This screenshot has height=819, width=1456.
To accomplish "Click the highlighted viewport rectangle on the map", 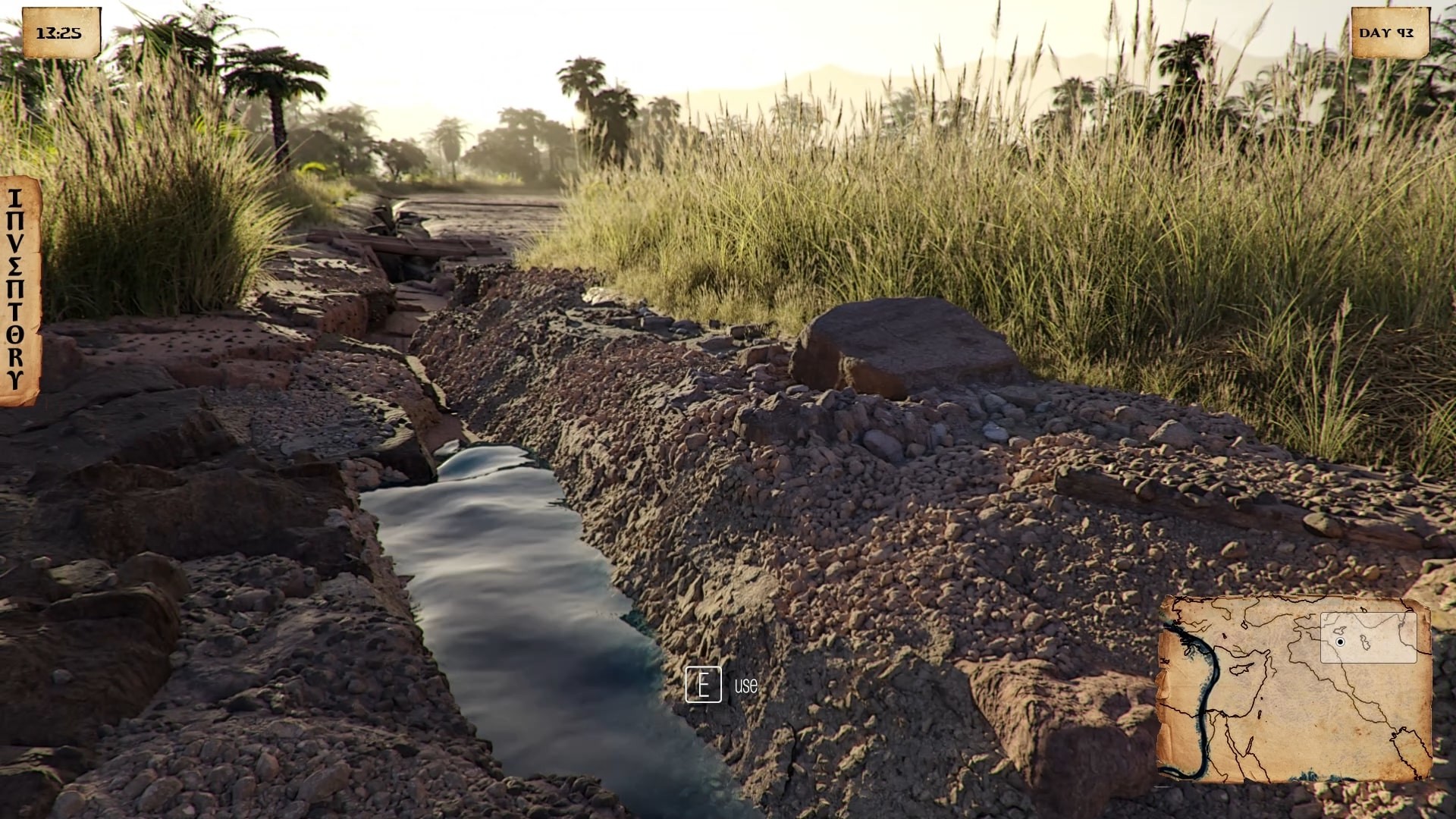I will [x=1370, y=637].
